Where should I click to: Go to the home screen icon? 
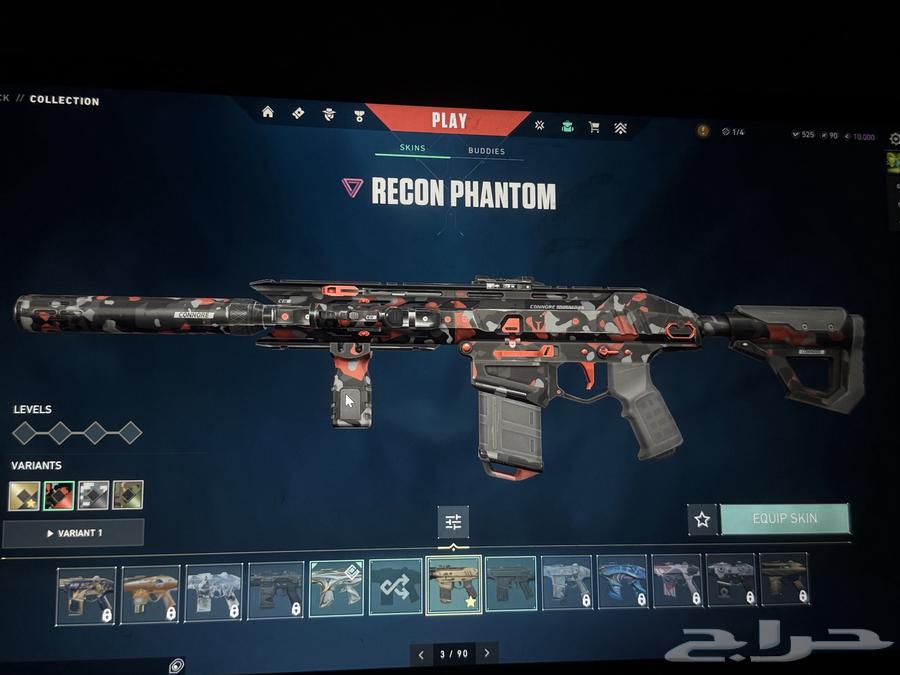coord(268,112)
